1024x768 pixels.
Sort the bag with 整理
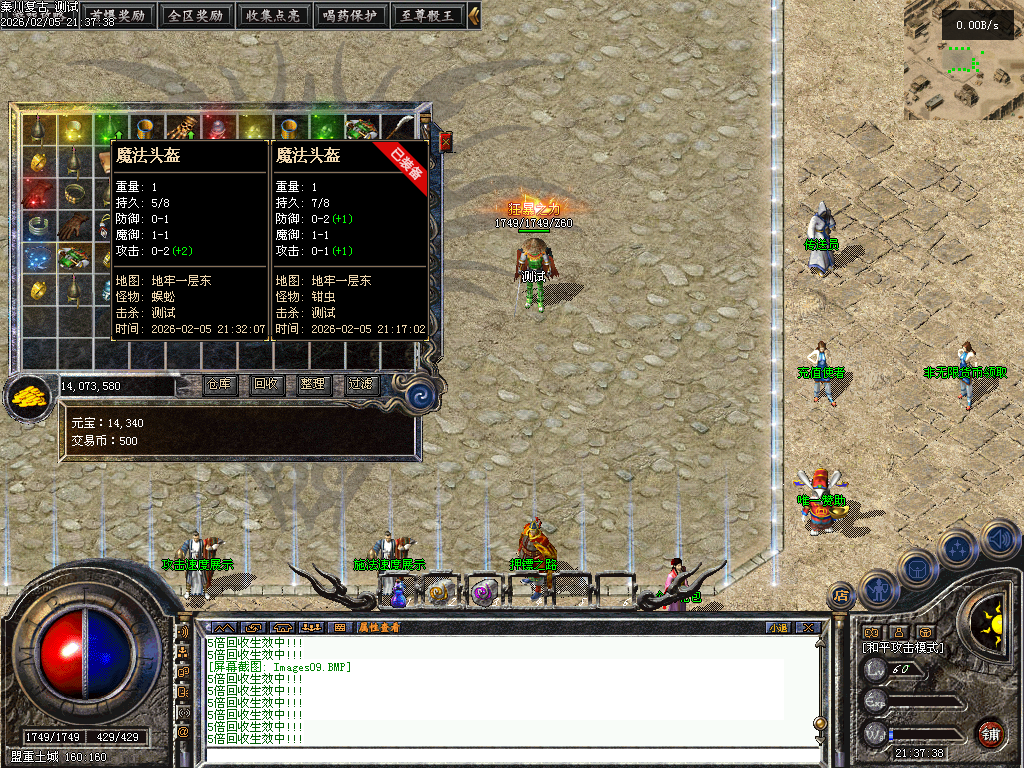coord(312,384)
